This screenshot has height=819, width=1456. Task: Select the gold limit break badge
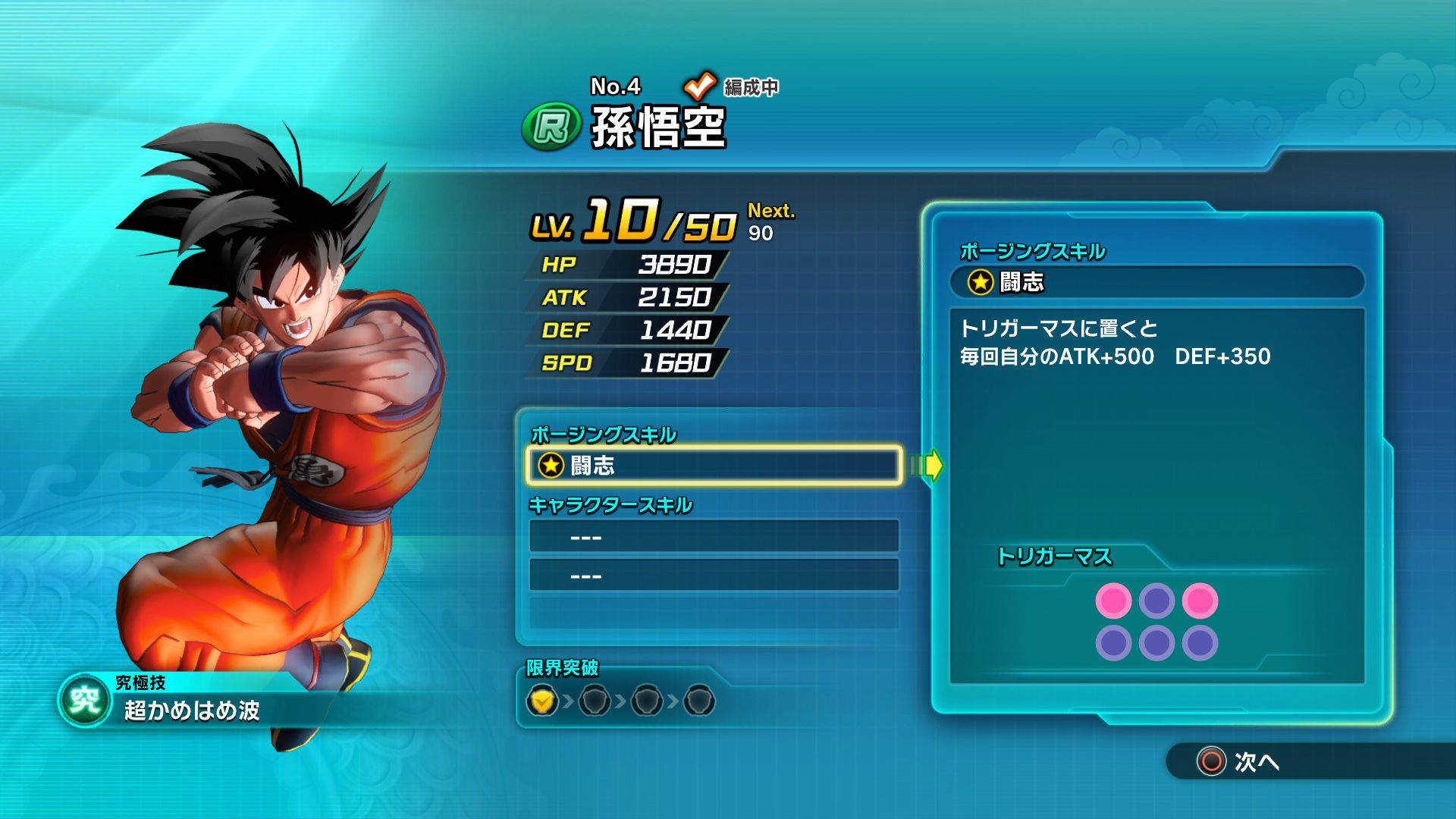pyautogui.click(x=541, y=701)
